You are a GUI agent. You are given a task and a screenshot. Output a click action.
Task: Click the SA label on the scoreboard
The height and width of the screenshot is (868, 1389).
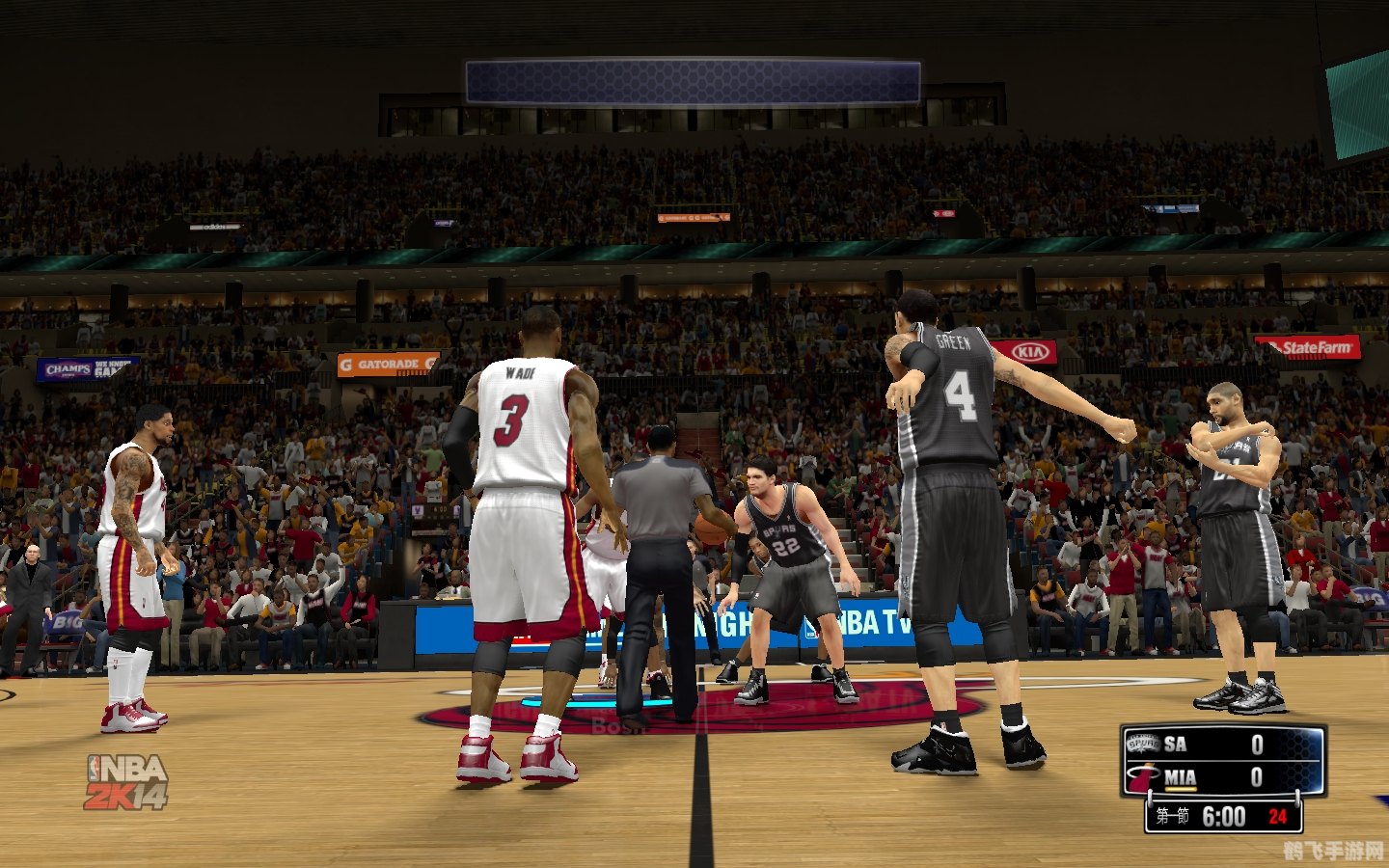[x=1175, y=745]
